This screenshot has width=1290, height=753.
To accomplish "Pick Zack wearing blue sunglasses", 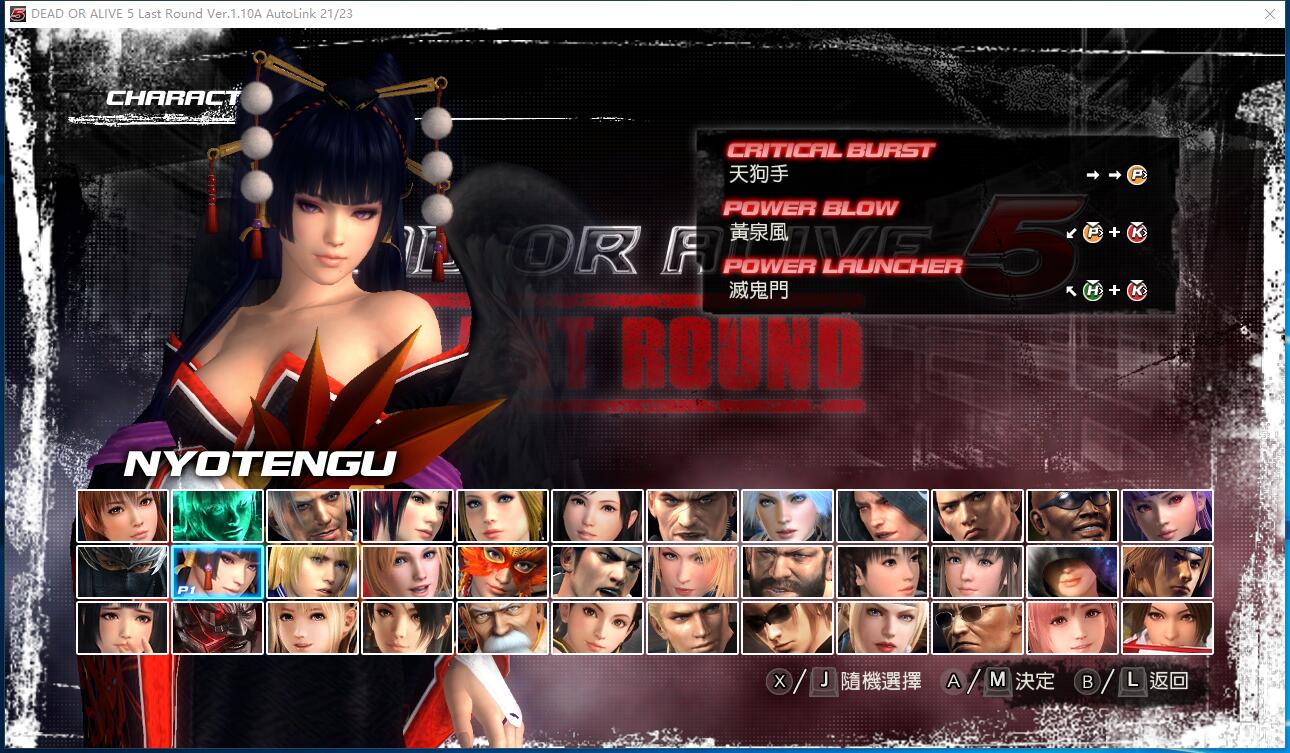I will pos(1072,515).
